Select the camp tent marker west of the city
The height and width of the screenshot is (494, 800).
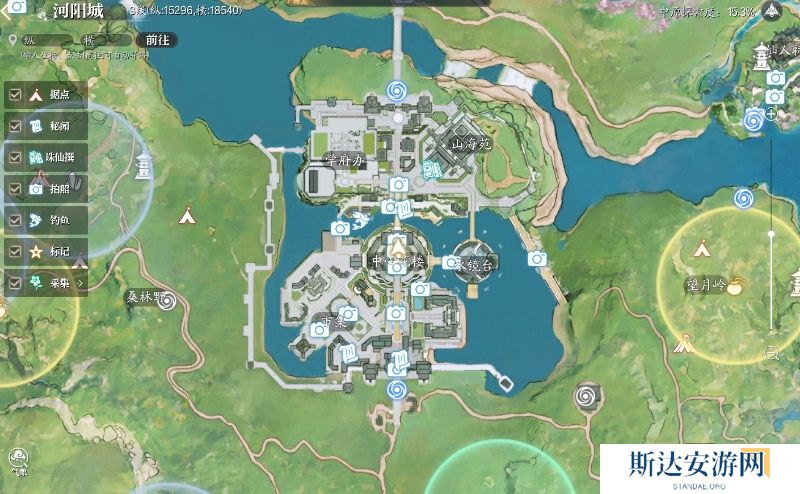pos(186,213)
